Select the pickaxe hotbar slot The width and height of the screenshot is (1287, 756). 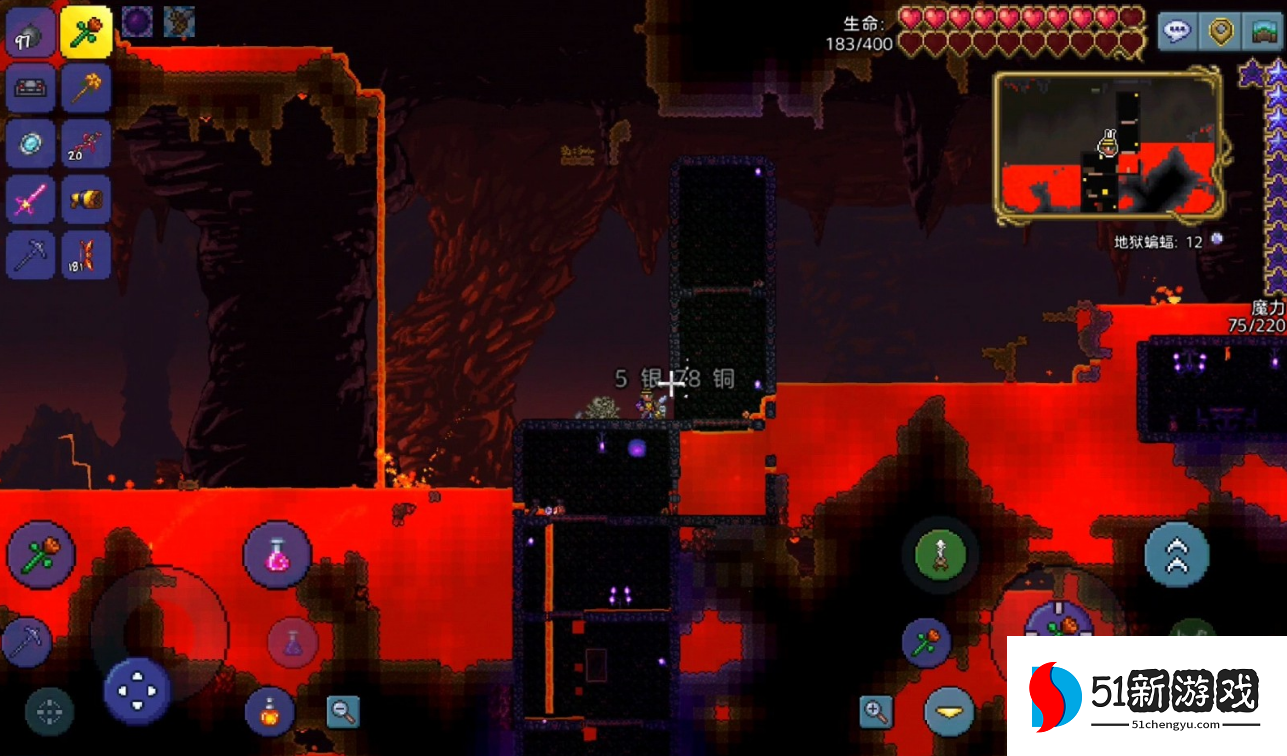pos(30,255)
